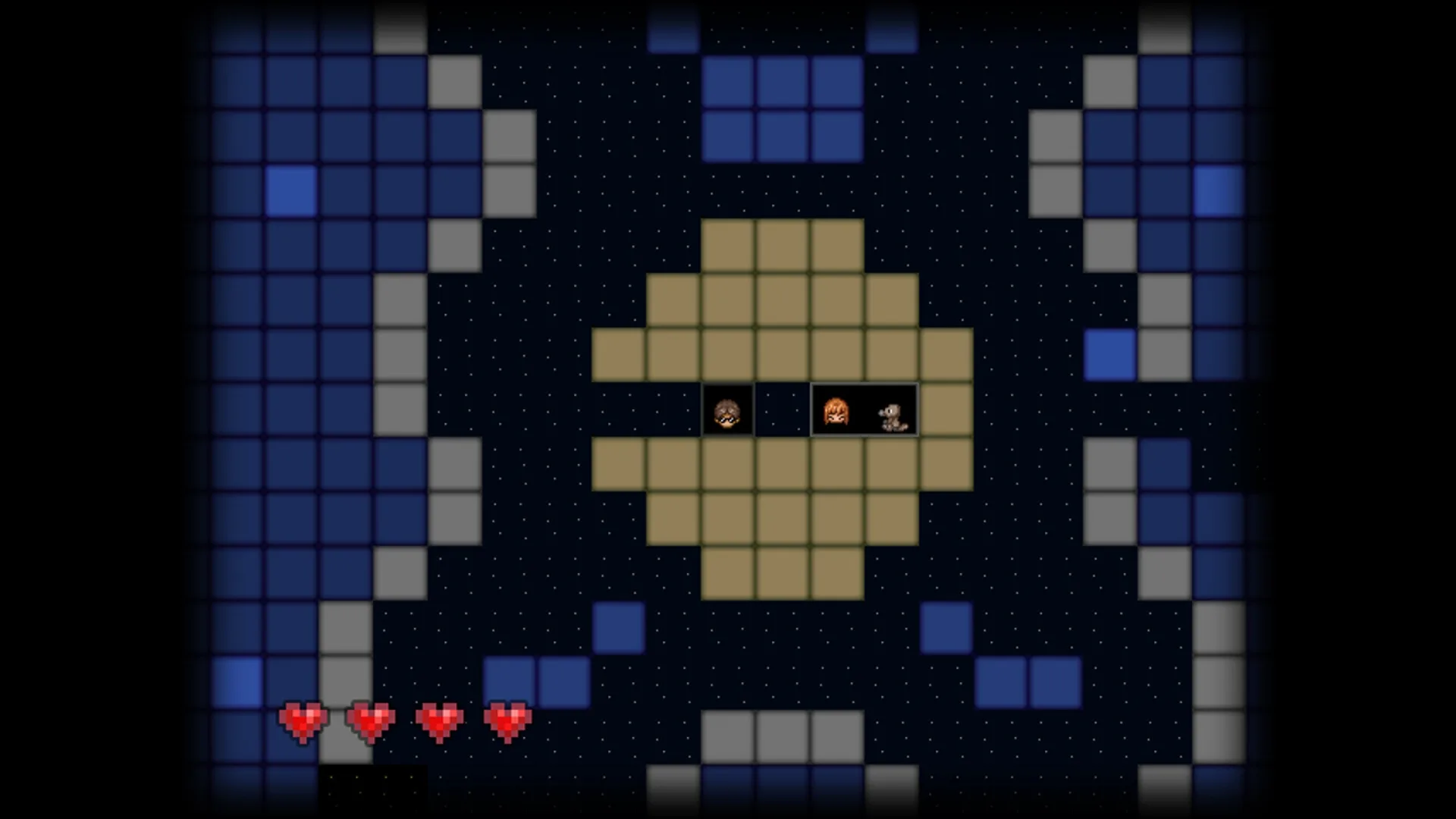The height and width of the screenshot is (819, 1456).
Task: Open the dark tile panel containing the glasses character
Action: click(x=728, y=409)
